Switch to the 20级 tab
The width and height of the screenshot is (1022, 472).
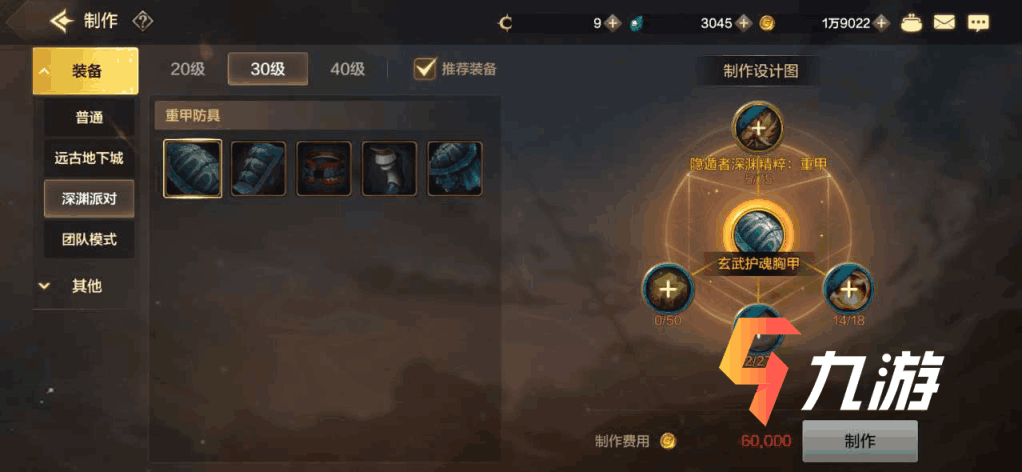pyautogui.click(x=187, y=69)
